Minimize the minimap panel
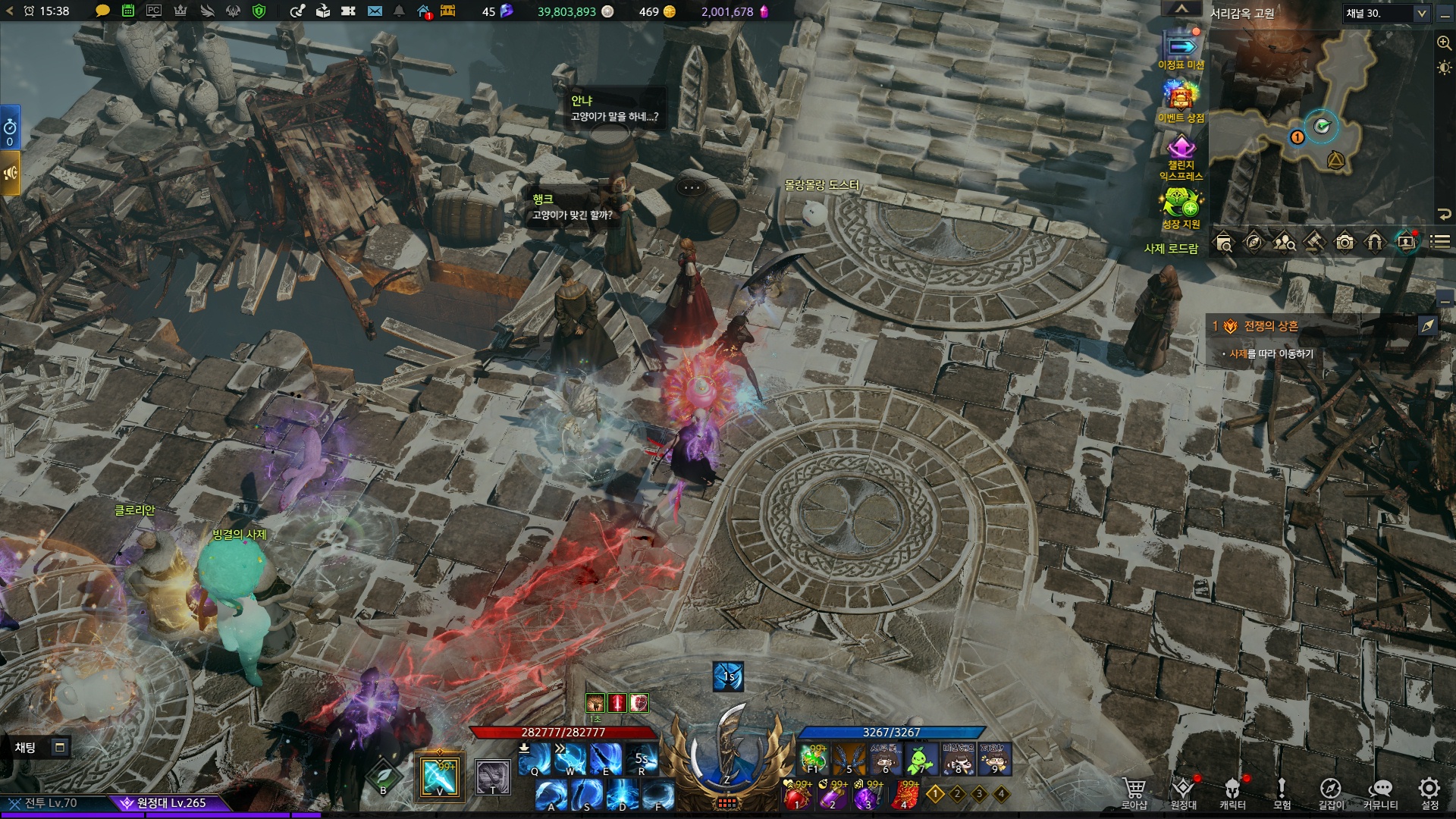 coord(1445,13)
